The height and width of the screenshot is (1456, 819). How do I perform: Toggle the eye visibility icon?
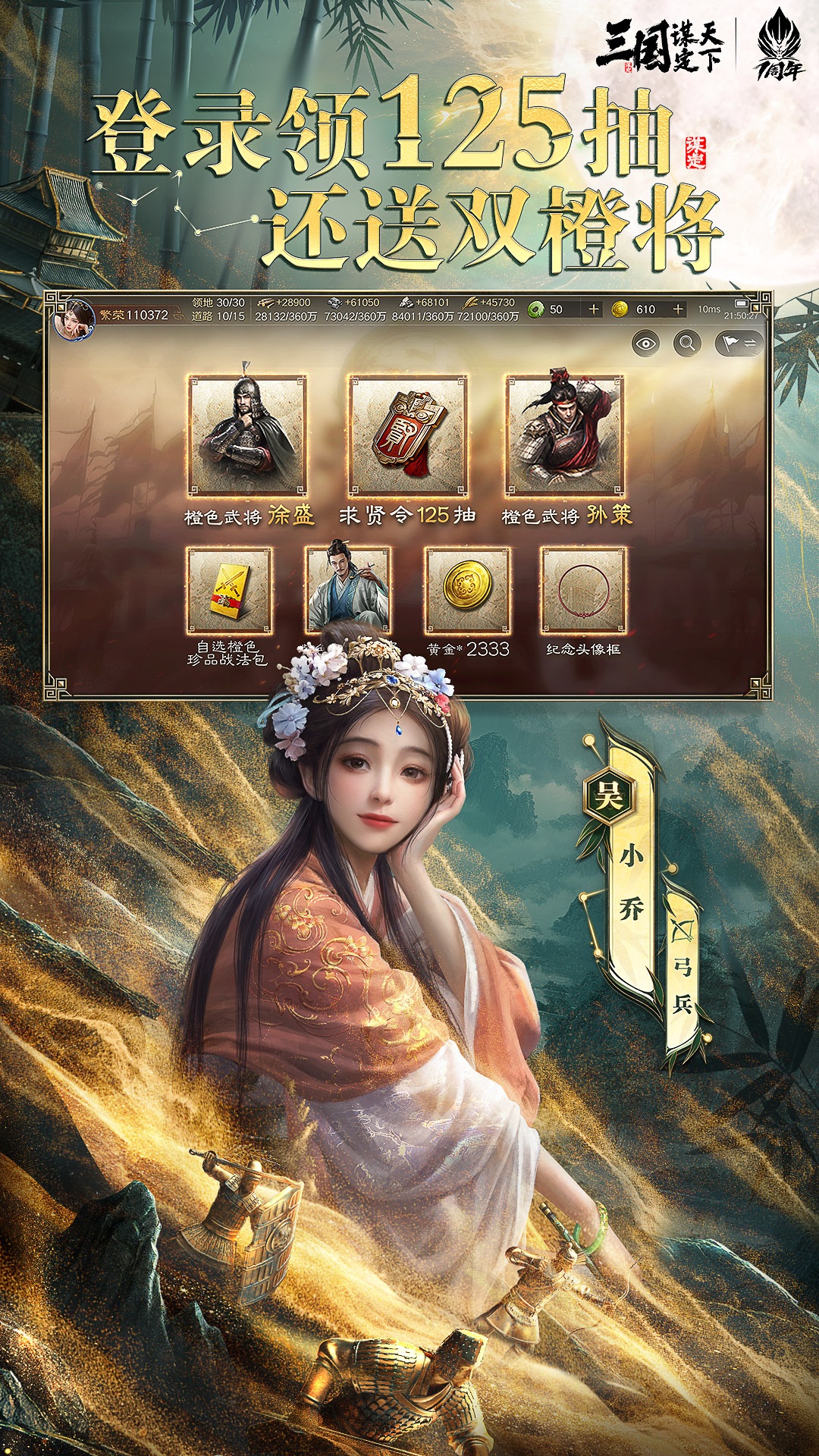645,344
